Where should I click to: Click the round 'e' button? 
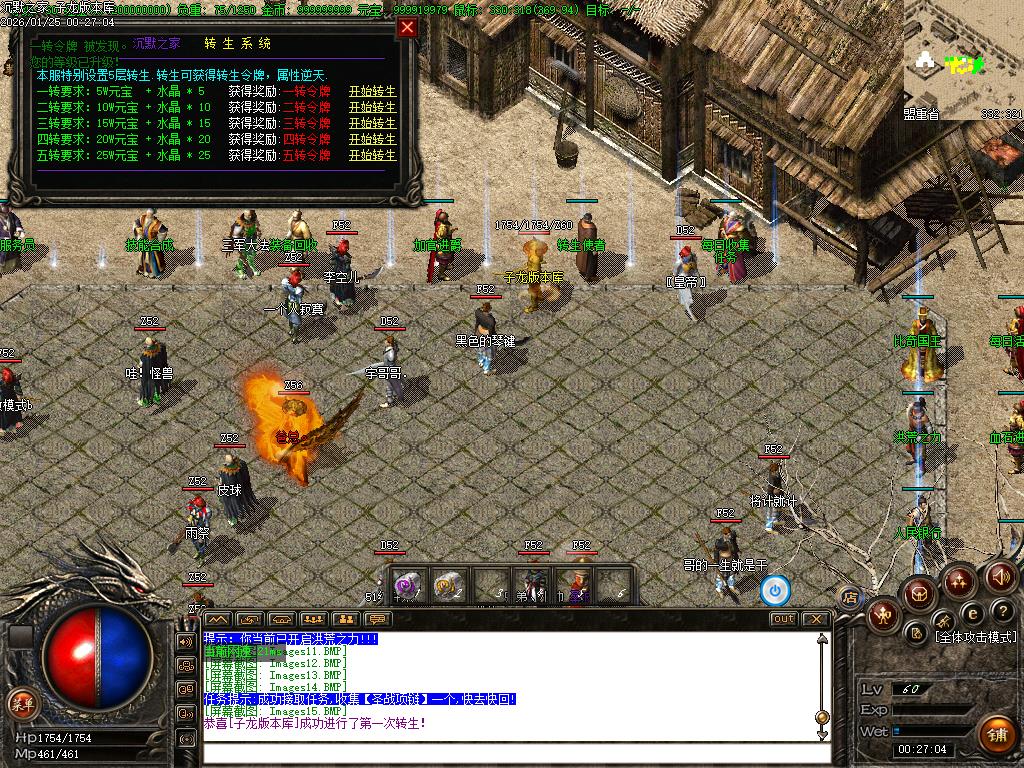coord(971,613)
